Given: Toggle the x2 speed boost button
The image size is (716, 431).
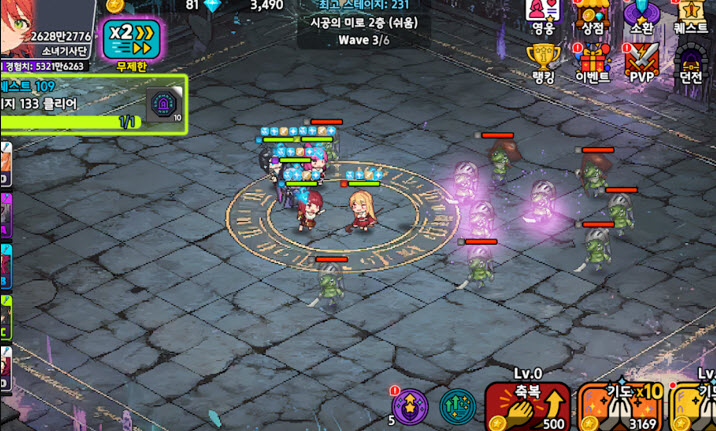Looking at the screenshot, I should (132, 40).
